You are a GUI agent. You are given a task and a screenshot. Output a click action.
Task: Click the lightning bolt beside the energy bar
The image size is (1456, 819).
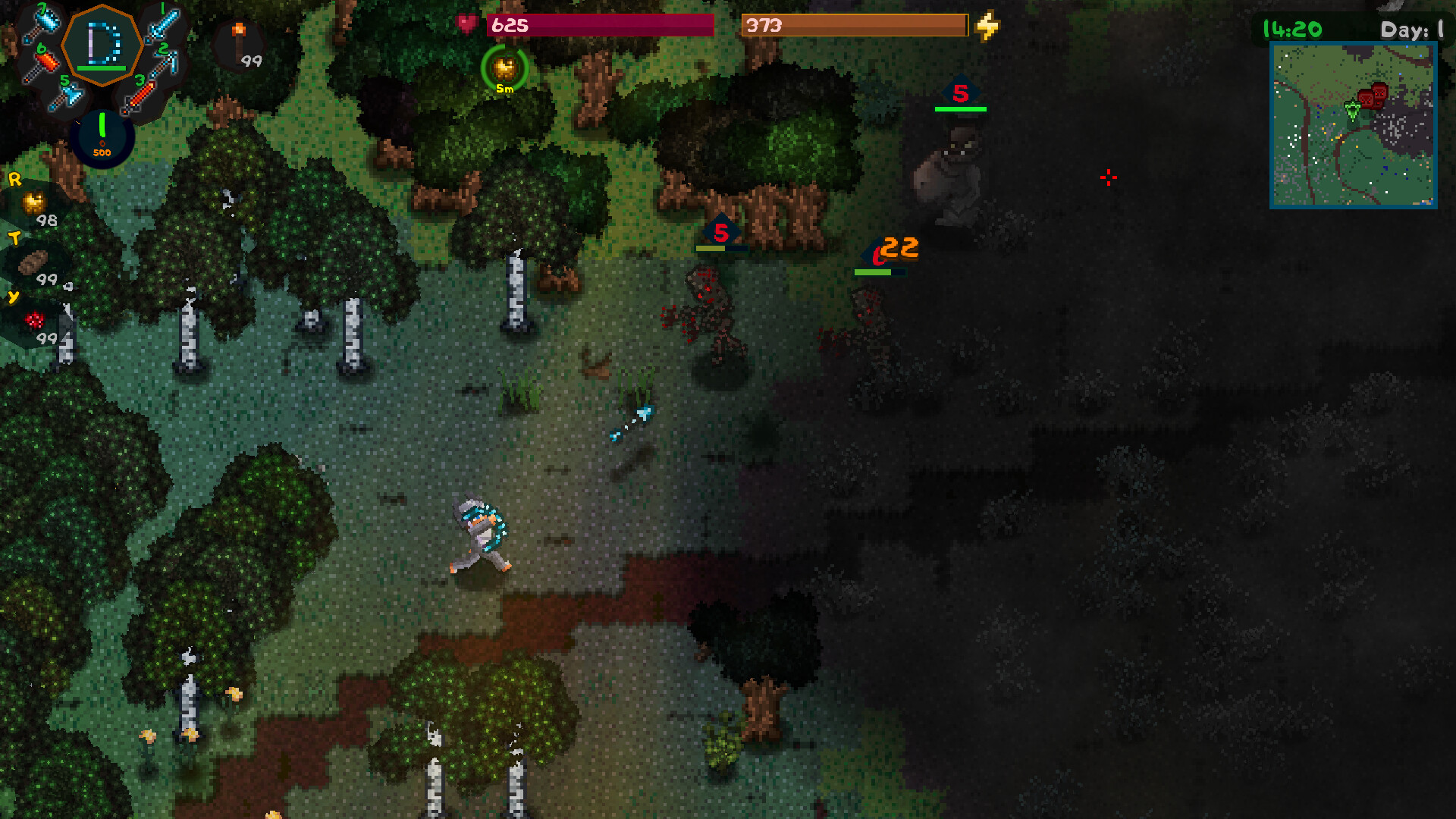[x=986, y=25]
